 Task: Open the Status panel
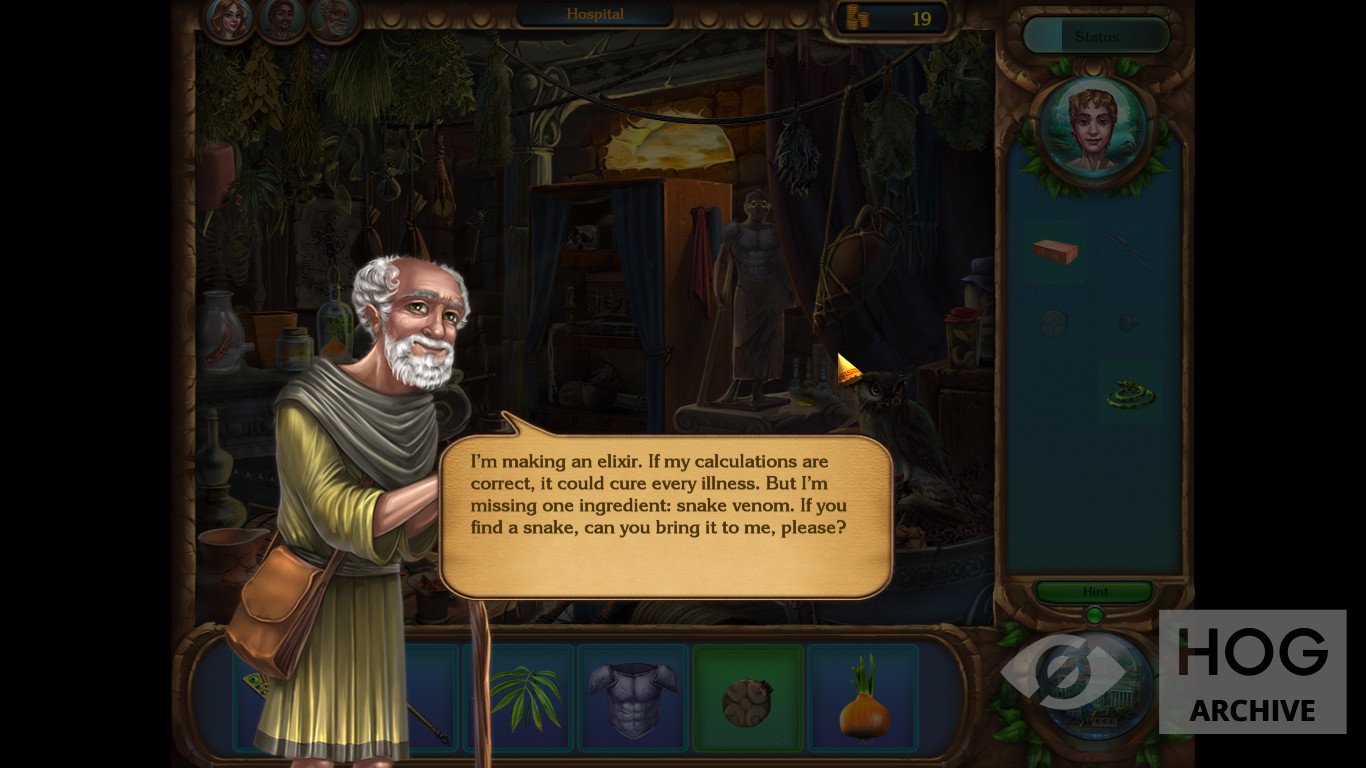point(1096,36)
